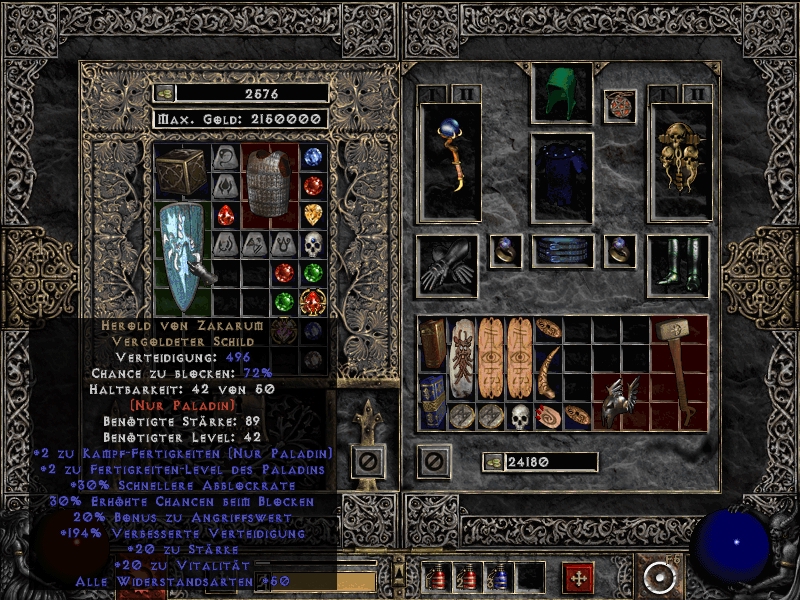Select the equipped black gloves
800x600 pixels.
coord(449,265)
